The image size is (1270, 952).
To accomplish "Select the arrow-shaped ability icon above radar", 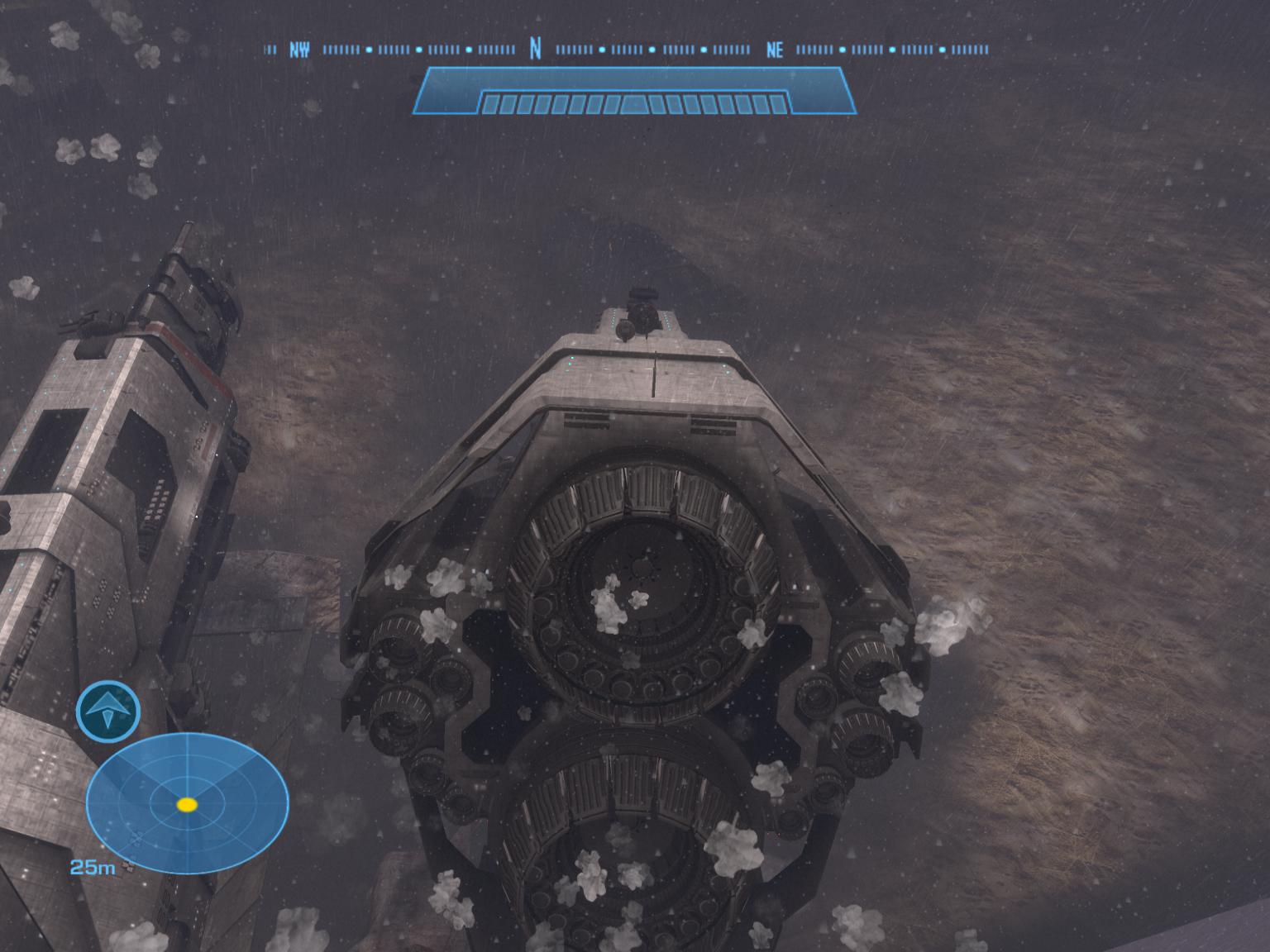I will pos(108,710).
